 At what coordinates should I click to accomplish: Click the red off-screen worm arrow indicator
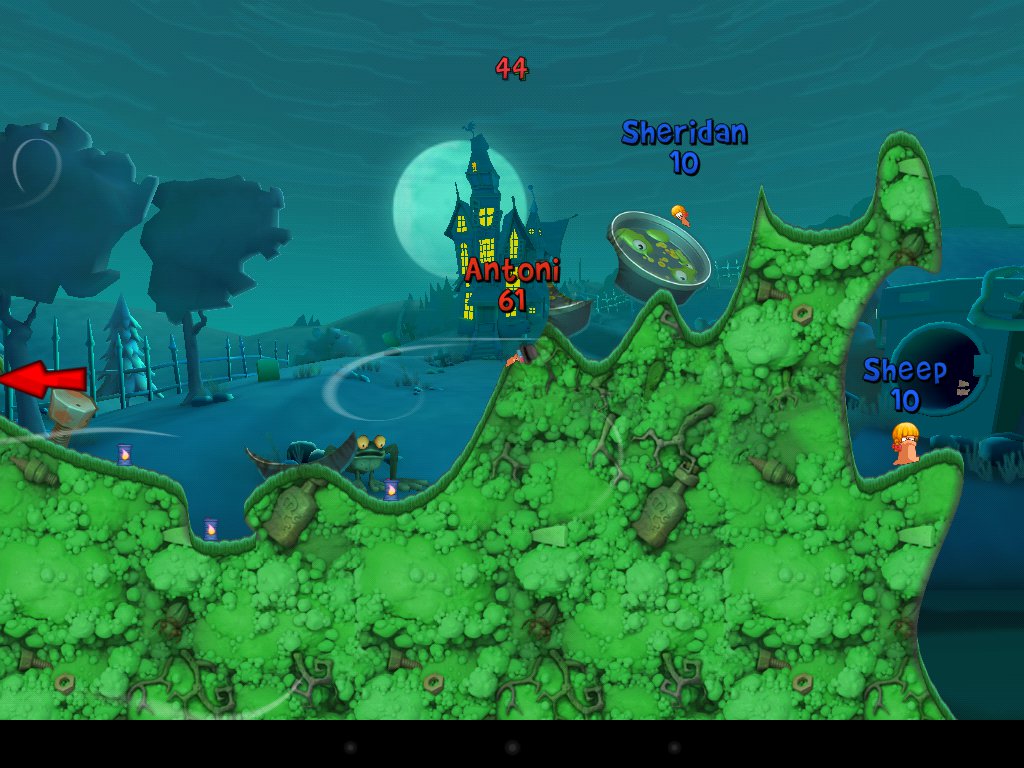43,380
